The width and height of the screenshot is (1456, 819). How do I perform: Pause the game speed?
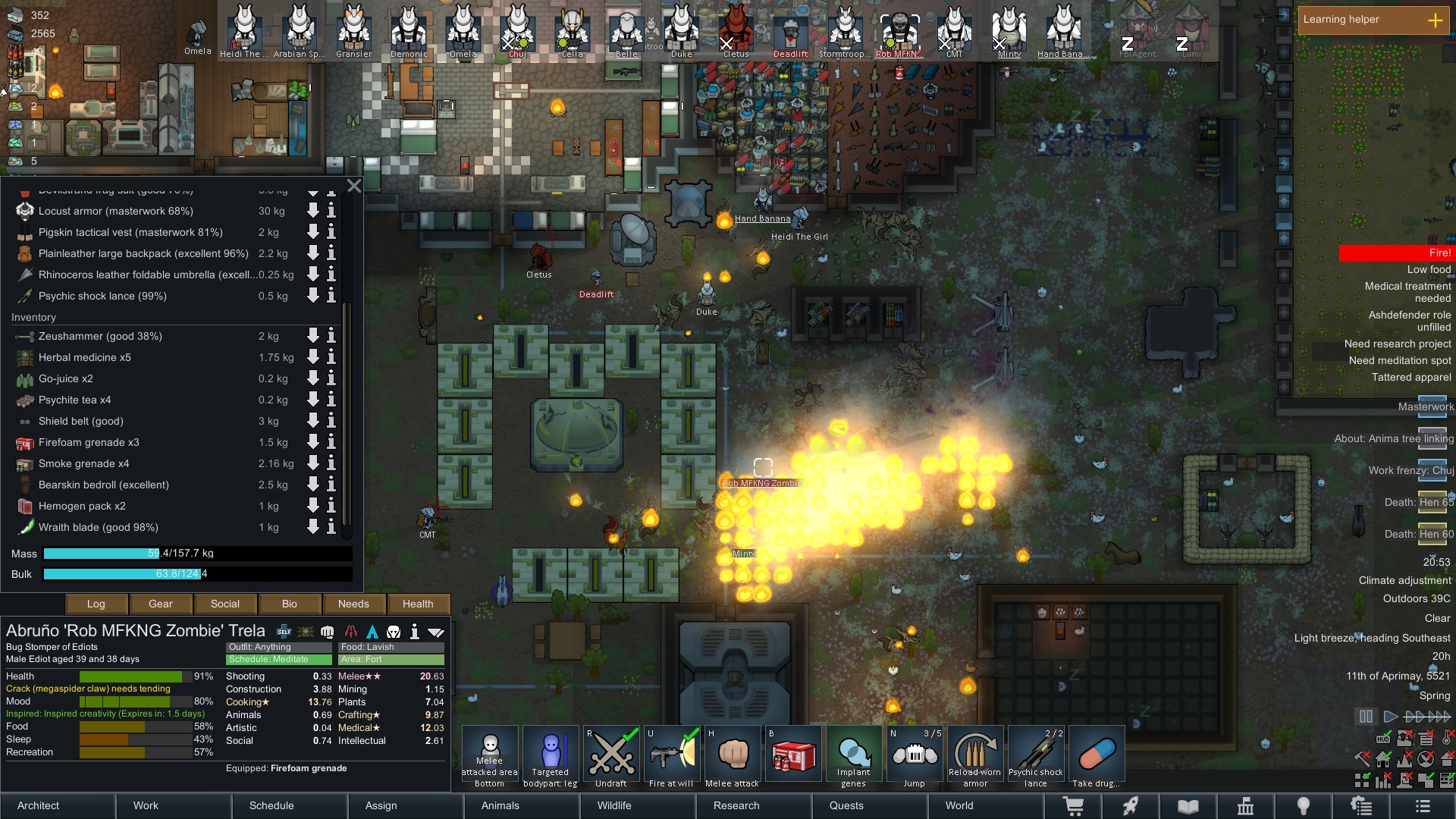(x=1366, y=716)
